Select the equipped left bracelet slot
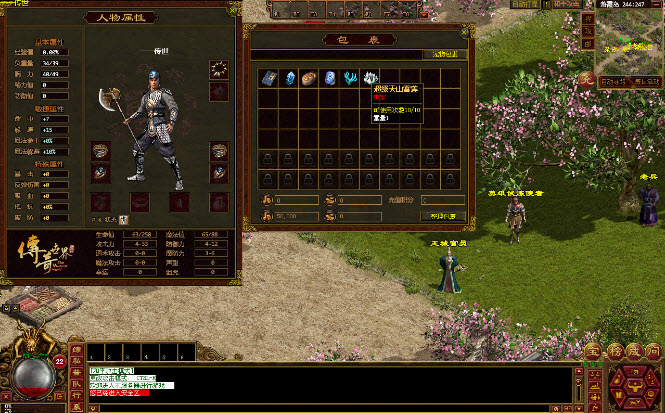 click(x=100, y=151)
